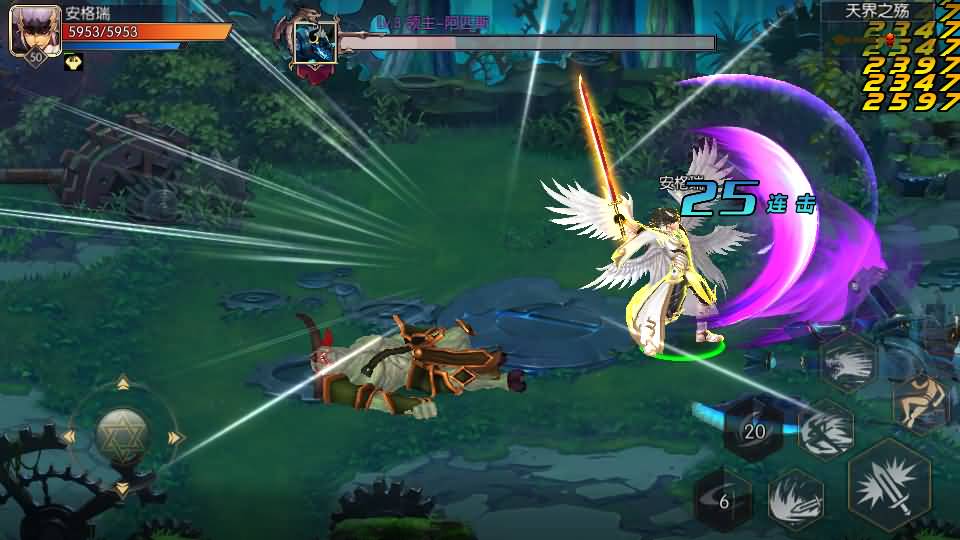
Task: Tap the joystick's right arrow
Action: tap(175, 437)
